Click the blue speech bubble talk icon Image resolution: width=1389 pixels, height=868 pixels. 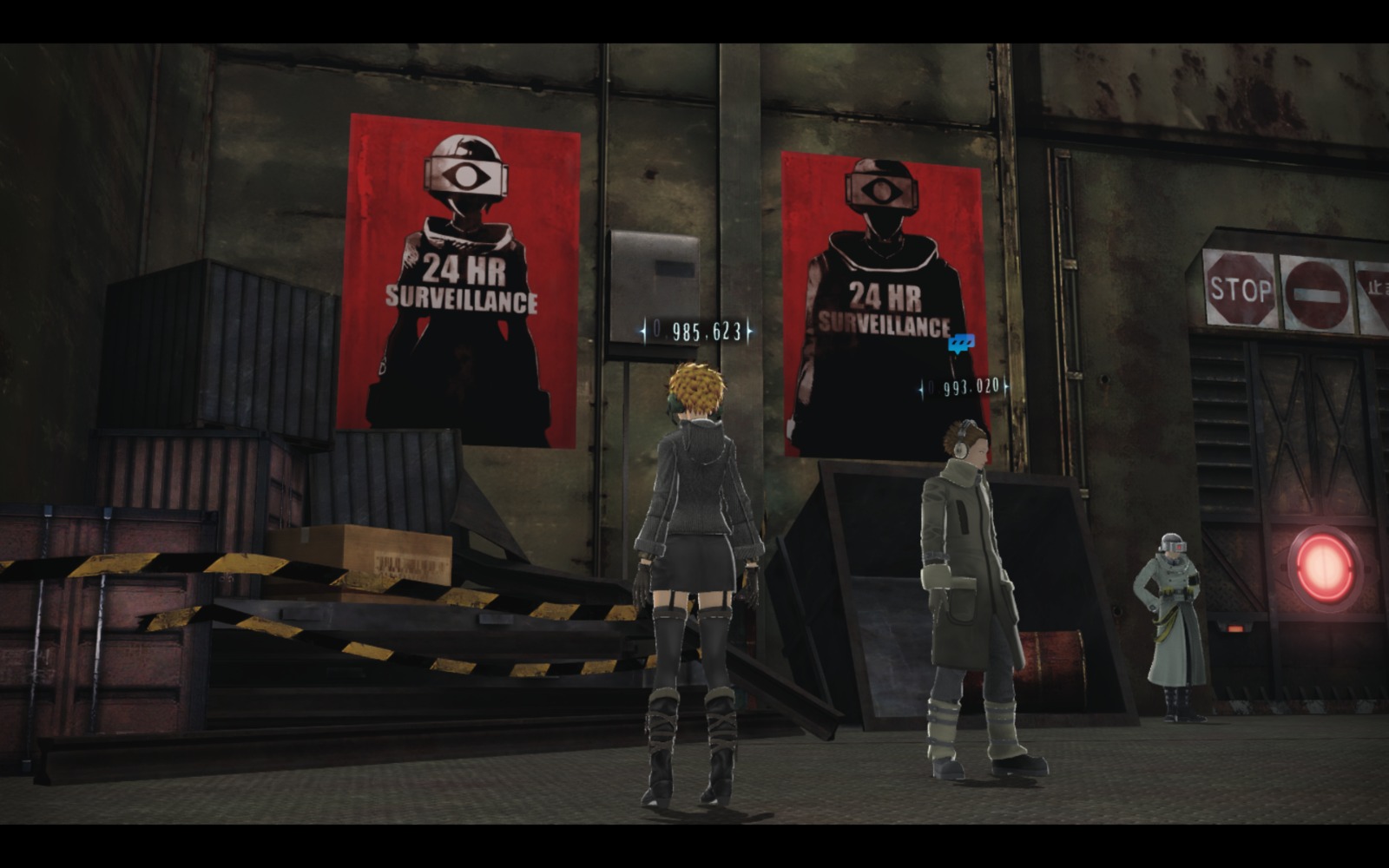tap(961, 343)
